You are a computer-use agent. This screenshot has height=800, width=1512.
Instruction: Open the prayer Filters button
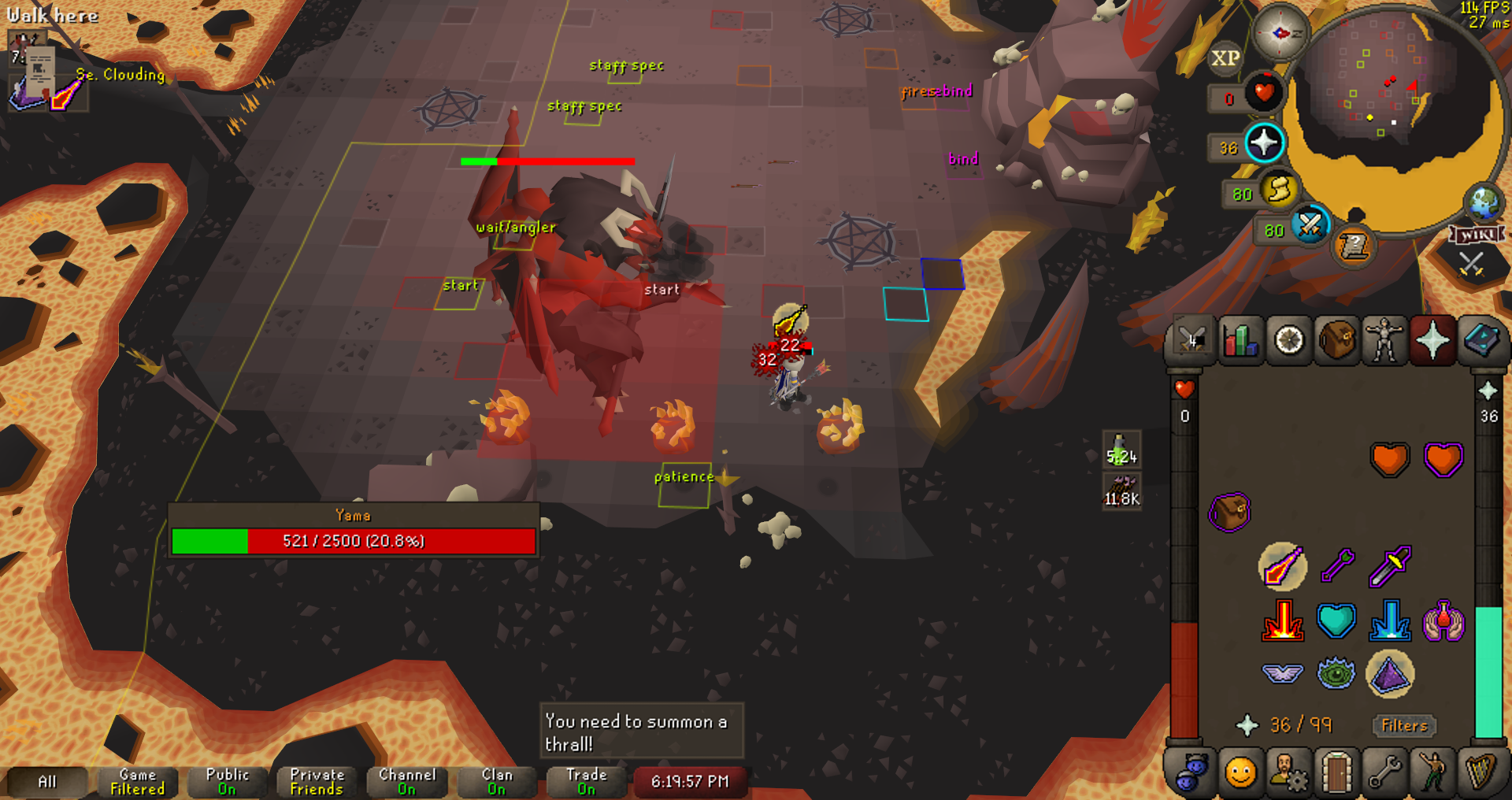pos(1404,725)
